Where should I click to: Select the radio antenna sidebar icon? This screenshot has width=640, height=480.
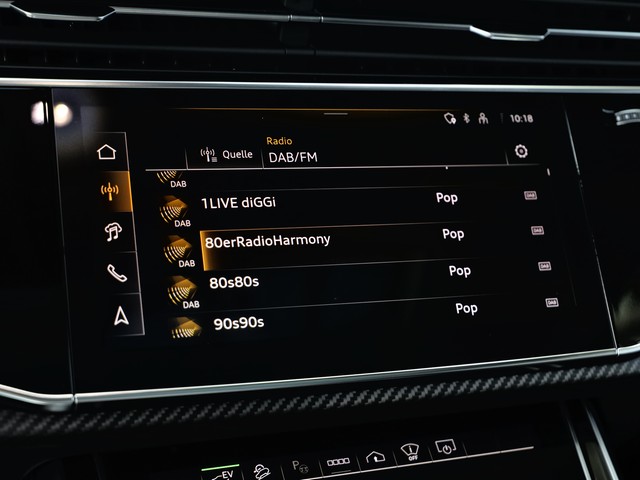(110, 191)
